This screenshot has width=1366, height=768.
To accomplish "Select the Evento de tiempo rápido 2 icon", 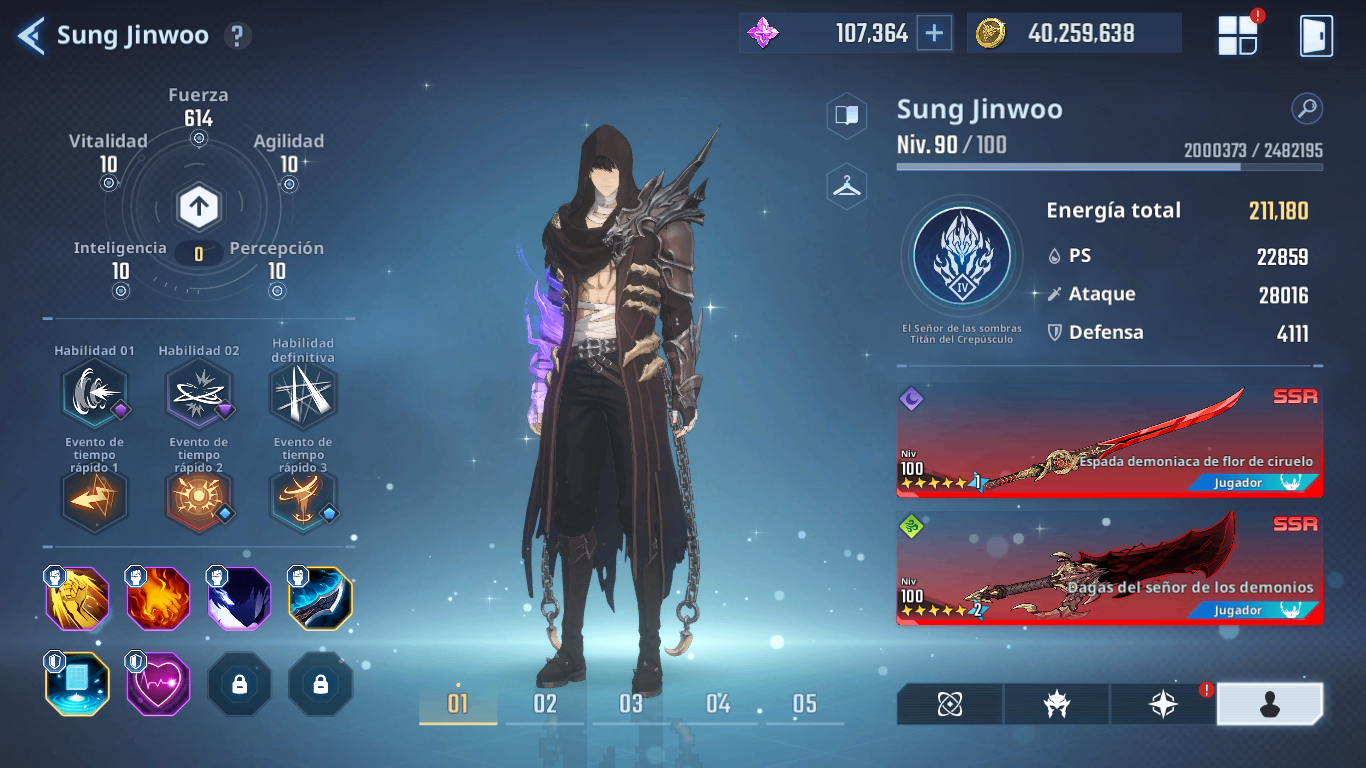I will click(x=198, y=500).
